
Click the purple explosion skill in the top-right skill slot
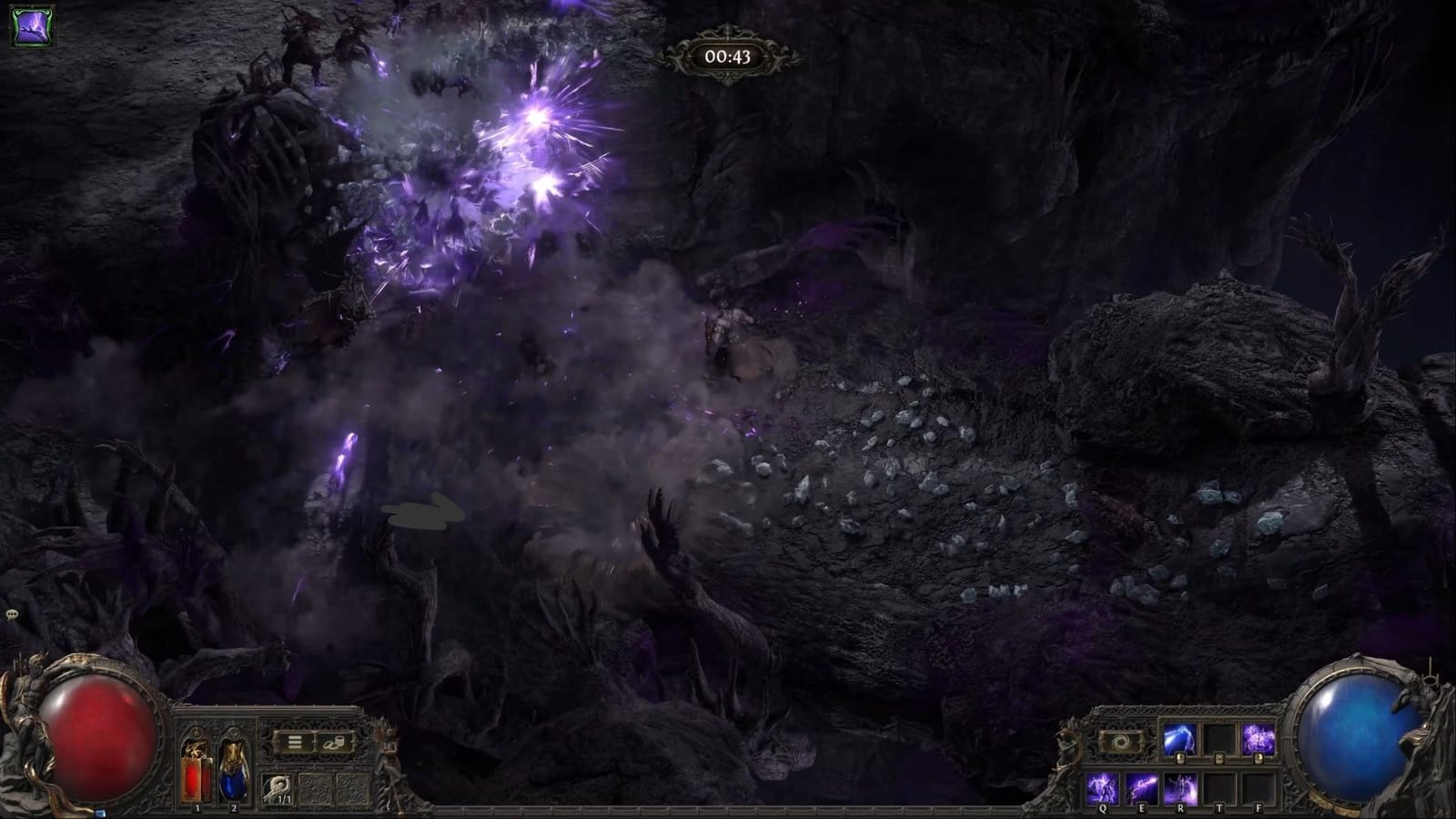1258,737
